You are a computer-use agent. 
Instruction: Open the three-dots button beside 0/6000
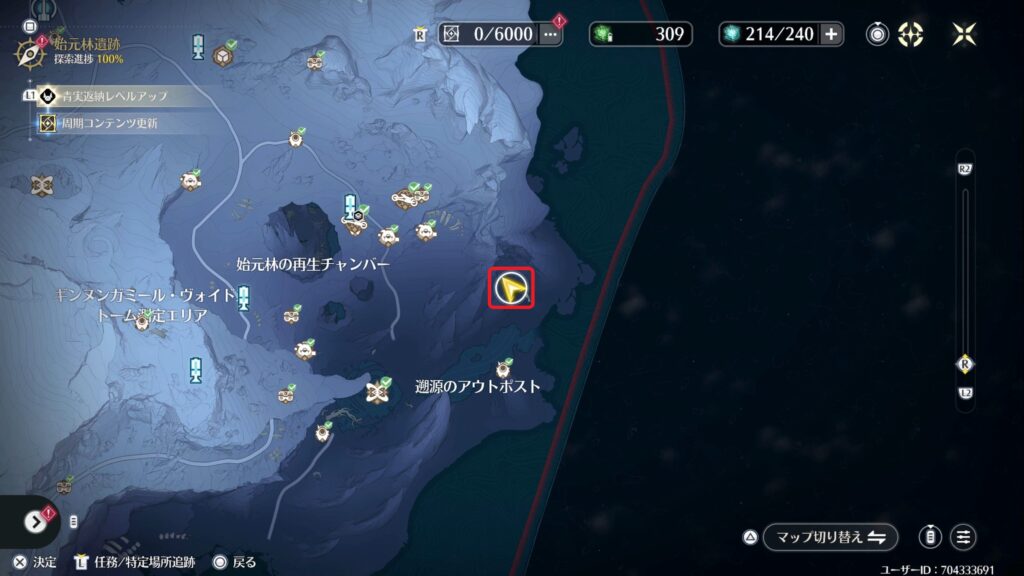click(x=551, y=34)
